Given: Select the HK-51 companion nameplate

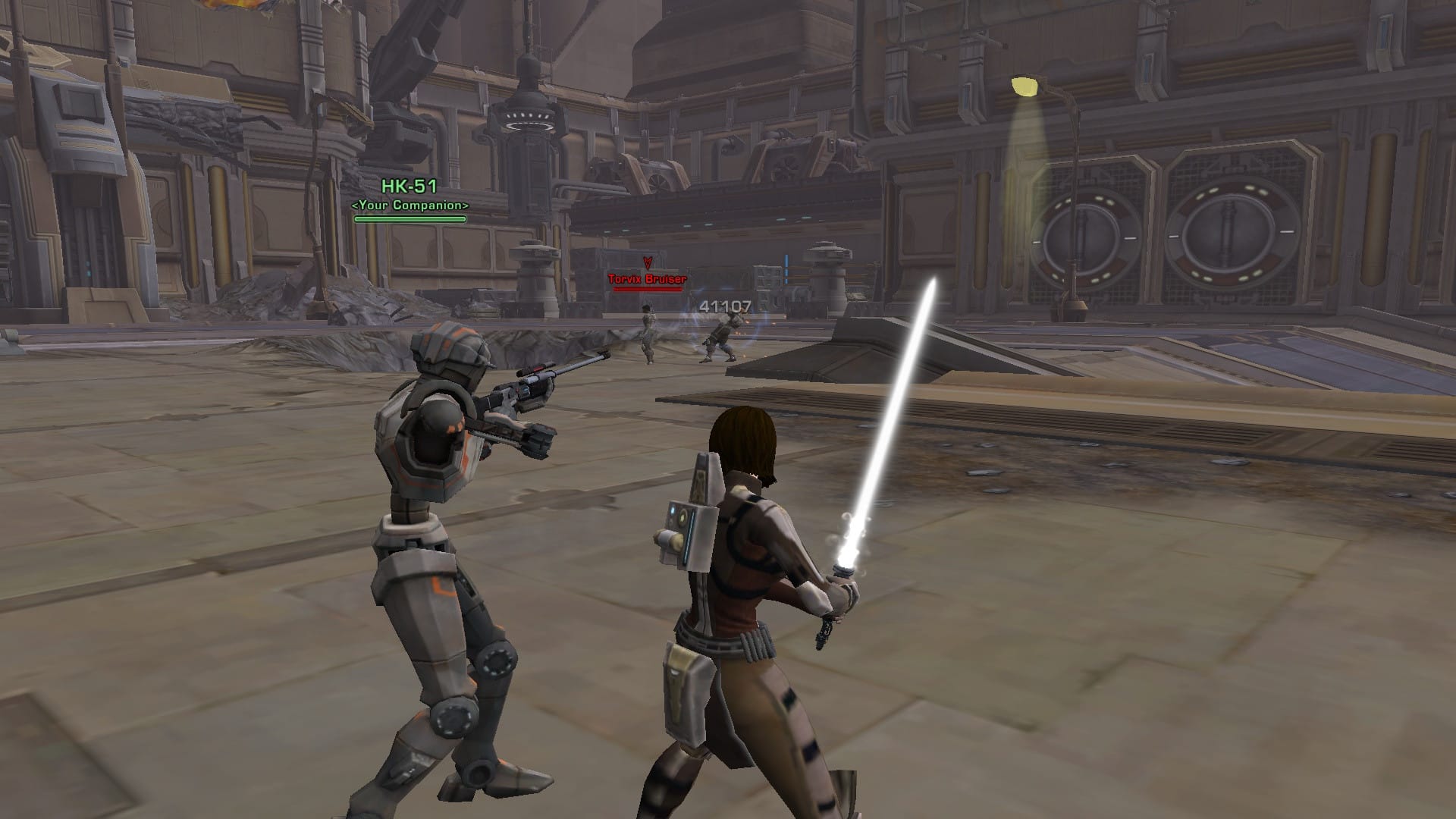Looking at the screenshot, I should pos(409,187).
